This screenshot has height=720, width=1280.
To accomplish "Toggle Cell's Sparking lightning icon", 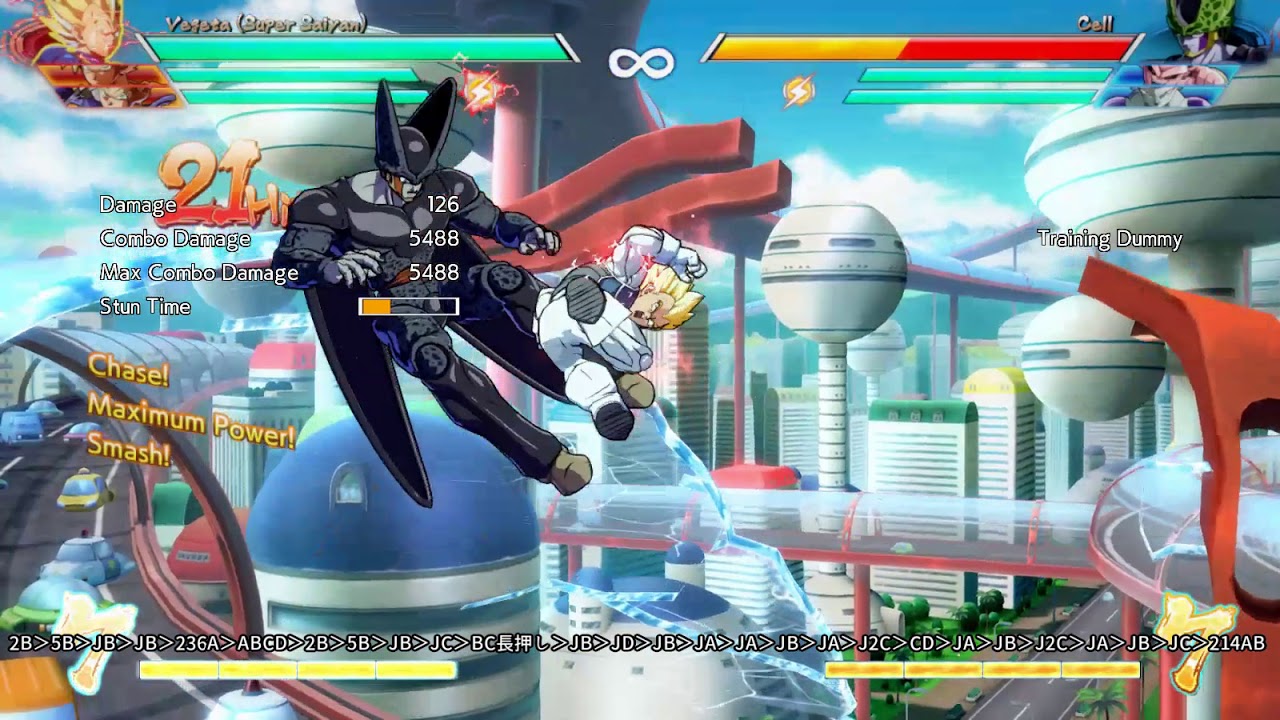I will pyautogui.click(x=798, y=91).
